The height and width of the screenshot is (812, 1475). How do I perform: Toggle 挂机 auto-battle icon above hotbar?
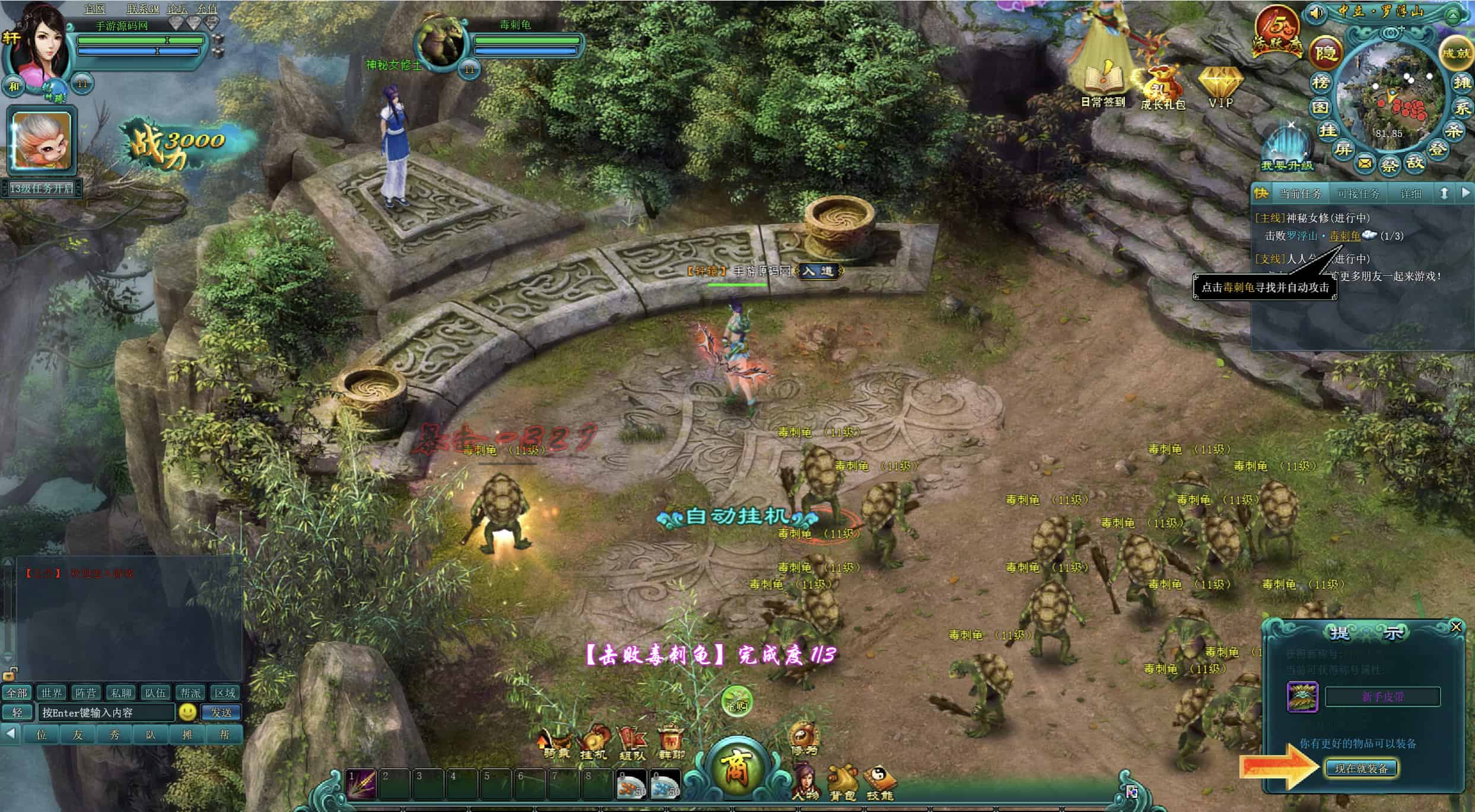[593, 741]
